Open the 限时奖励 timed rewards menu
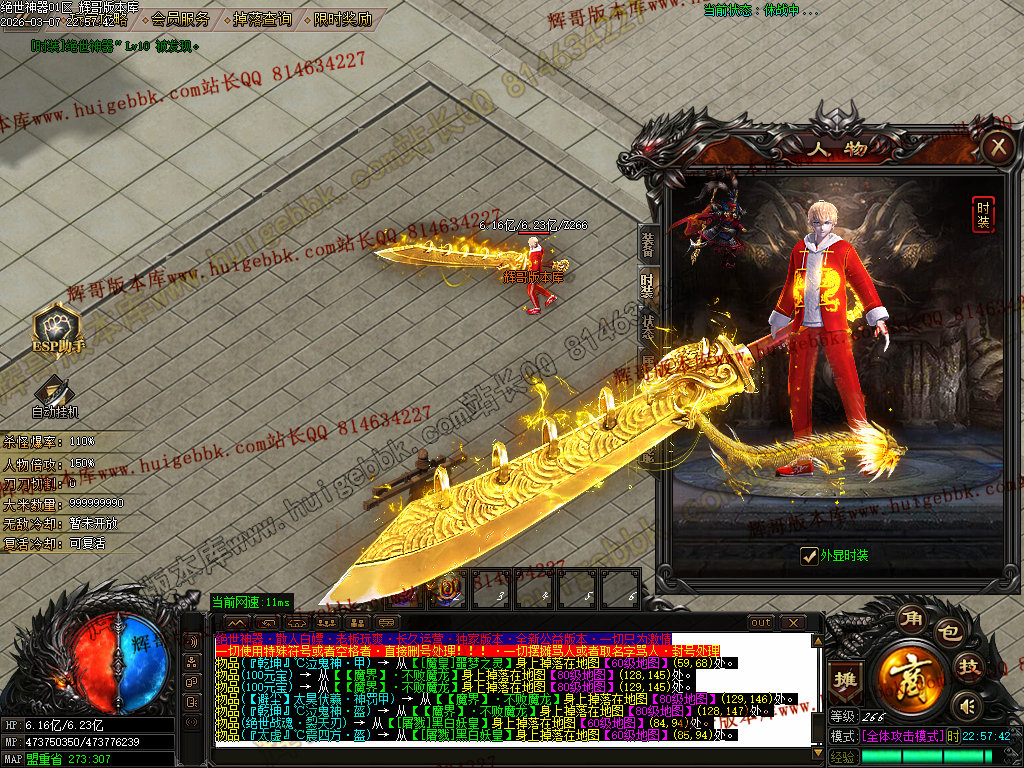Image resolution: width=1024 pixels, height=768 pixels. [x=342, y=19]
